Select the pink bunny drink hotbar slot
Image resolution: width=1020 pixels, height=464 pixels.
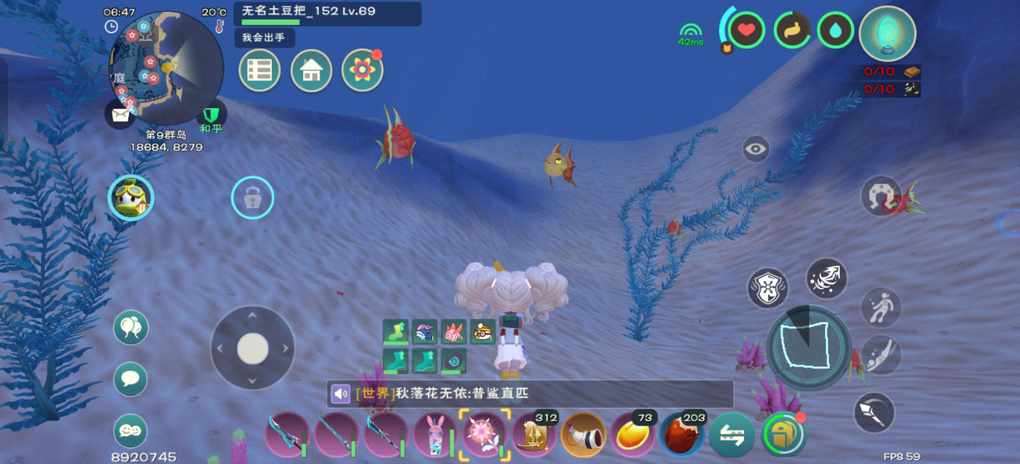435,435
